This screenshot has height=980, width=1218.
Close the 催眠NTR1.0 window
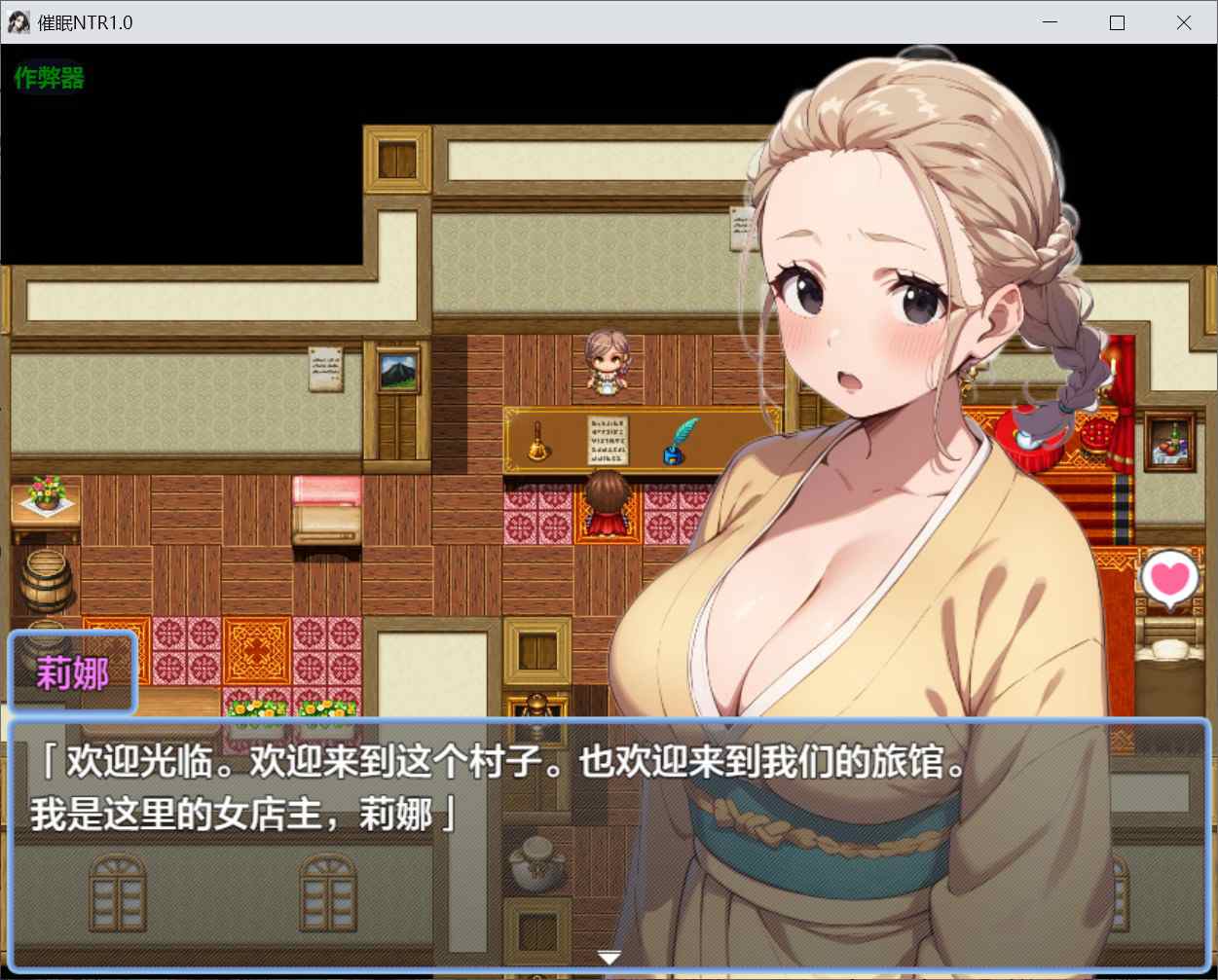(x=1183, y=22)
